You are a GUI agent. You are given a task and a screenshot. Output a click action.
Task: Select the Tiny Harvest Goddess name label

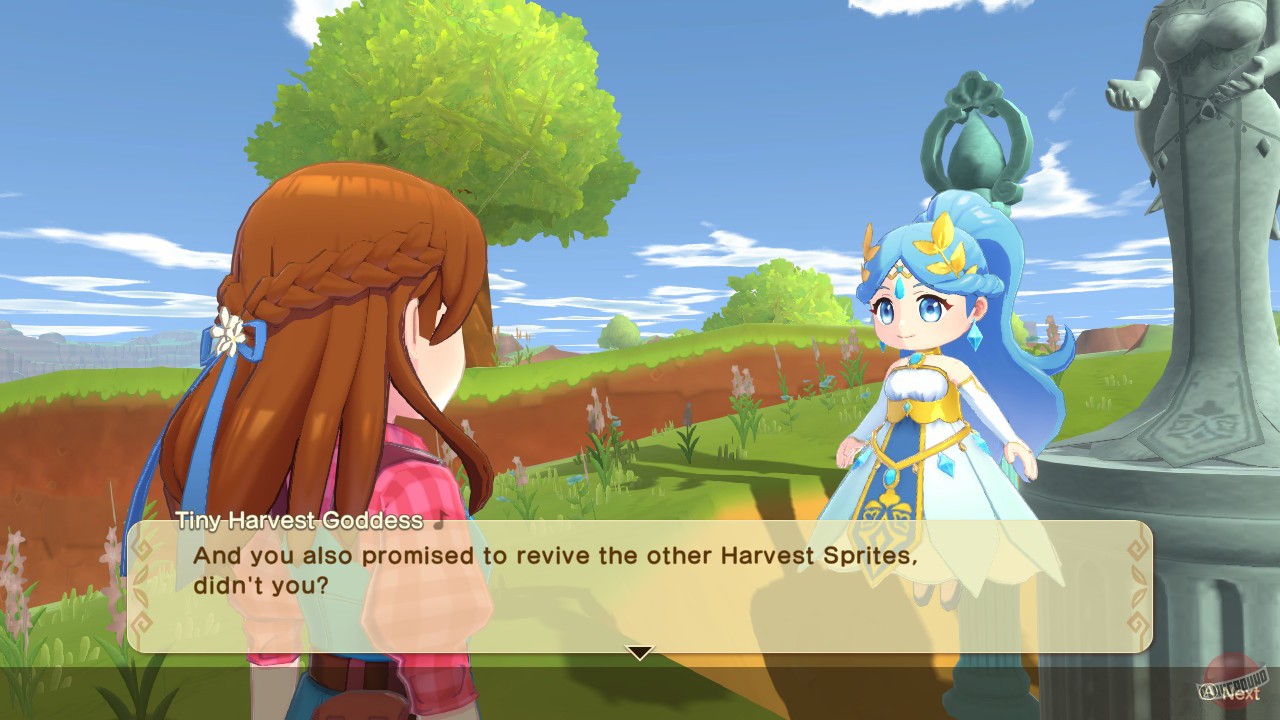click(300, 518)
